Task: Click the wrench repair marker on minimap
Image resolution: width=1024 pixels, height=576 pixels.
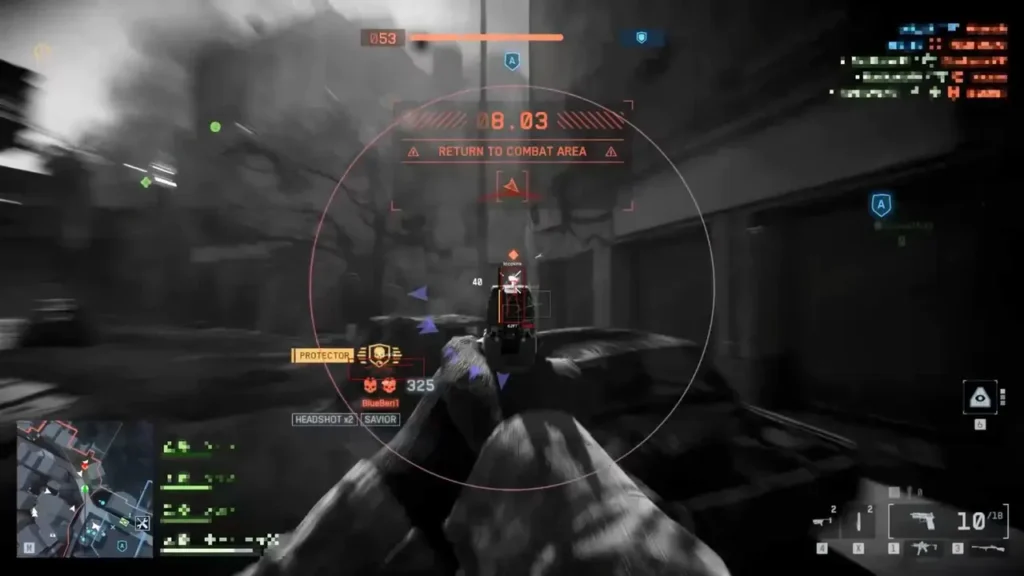Action: coord(141,523)
